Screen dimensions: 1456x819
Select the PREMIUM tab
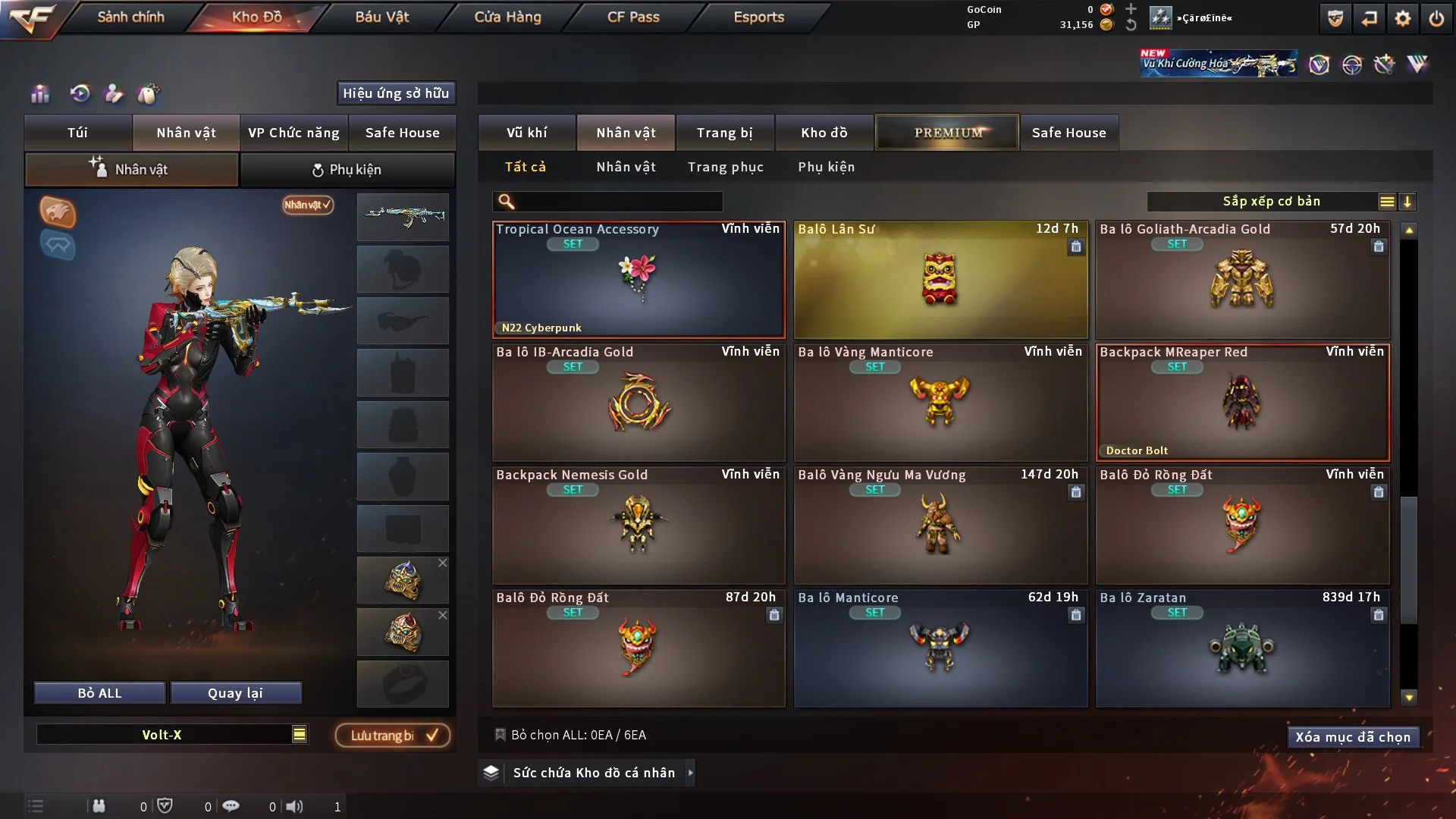(x=947, y=133)
